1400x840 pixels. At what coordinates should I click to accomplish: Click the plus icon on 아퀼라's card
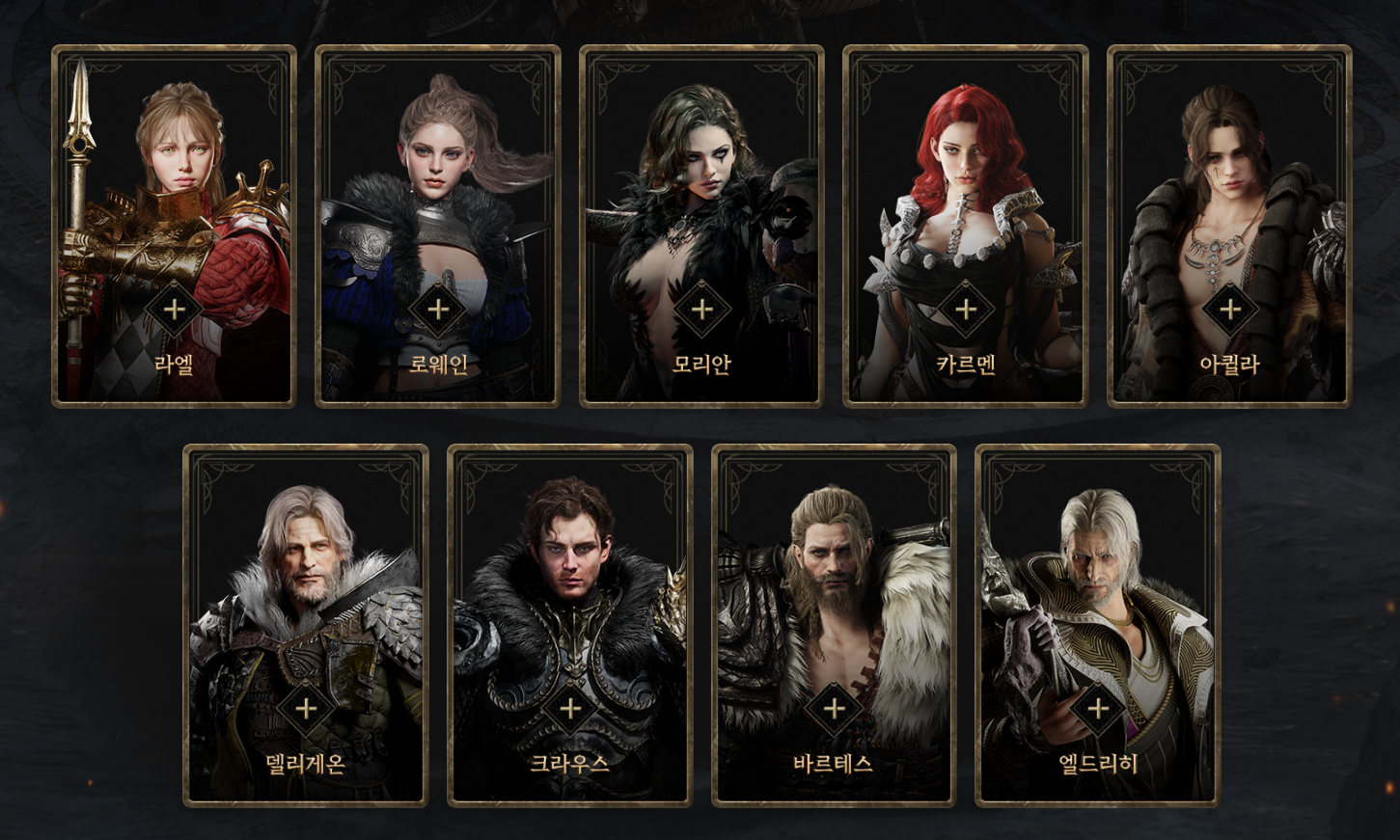click(x=1229, y=311)
